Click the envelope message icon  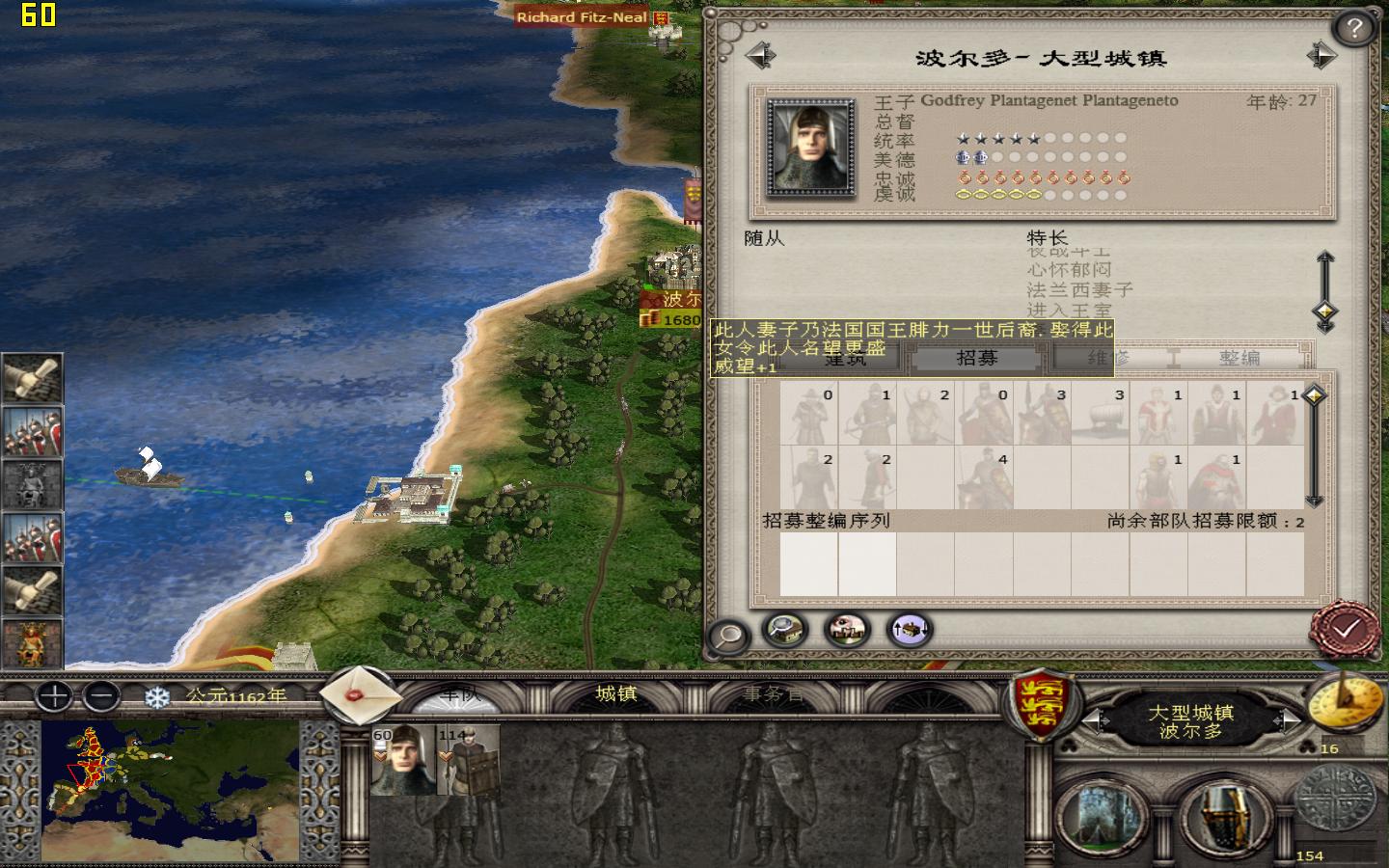click(358, 696)
